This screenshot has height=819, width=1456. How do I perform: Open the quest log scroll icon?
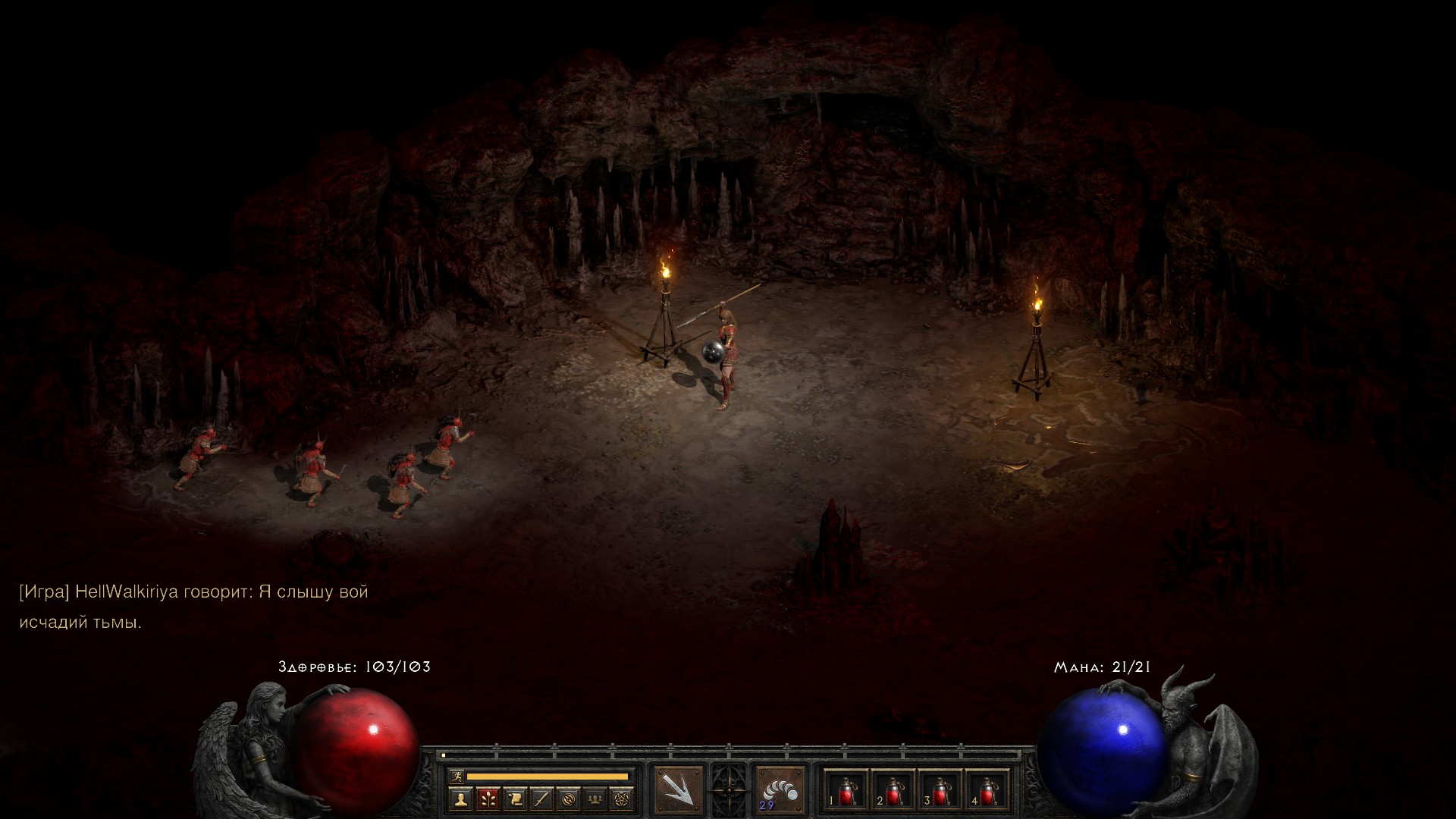coord(515,799)
